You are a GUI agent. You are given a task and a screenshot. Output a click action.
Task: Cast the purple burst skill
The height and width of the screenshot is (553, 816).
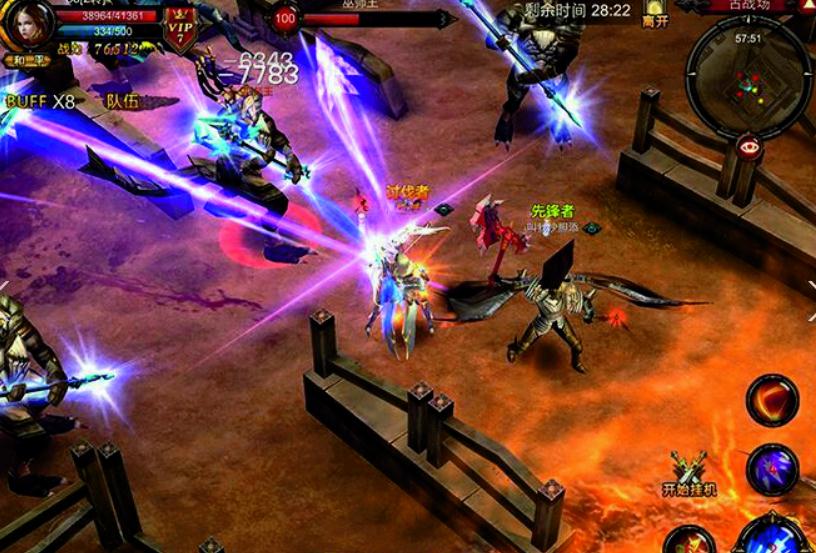tap(772, 469)
